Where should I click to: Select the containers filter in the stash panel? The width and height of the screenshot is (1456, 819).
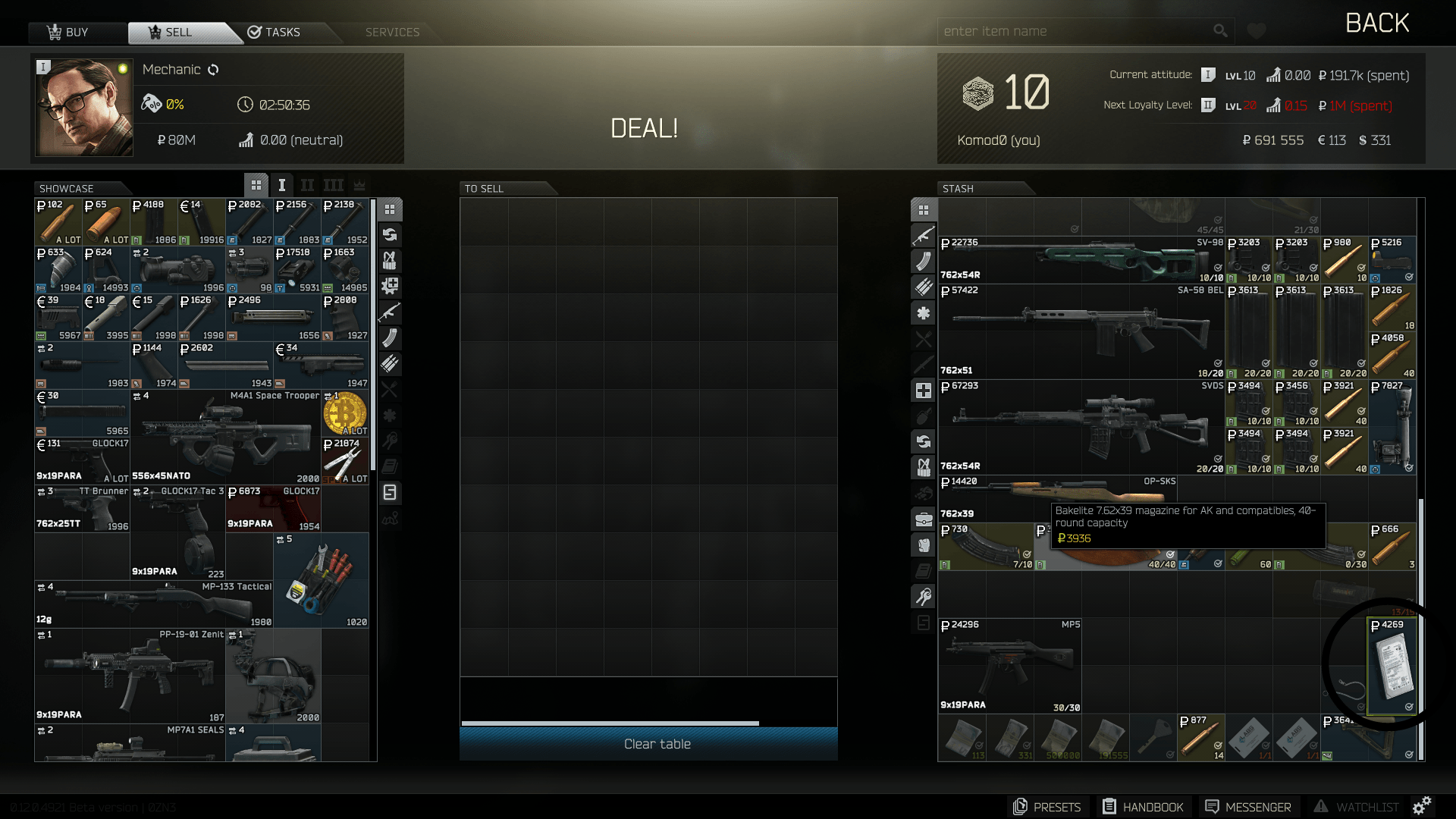[x=924, y=519]
